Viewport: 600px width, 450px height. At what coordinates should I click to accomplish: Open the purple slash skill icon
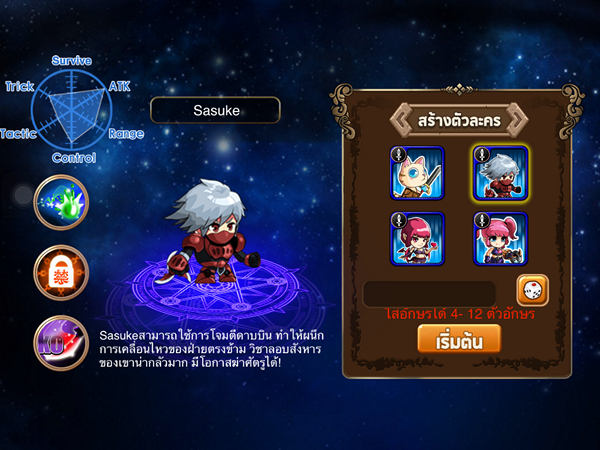[60, 342]
